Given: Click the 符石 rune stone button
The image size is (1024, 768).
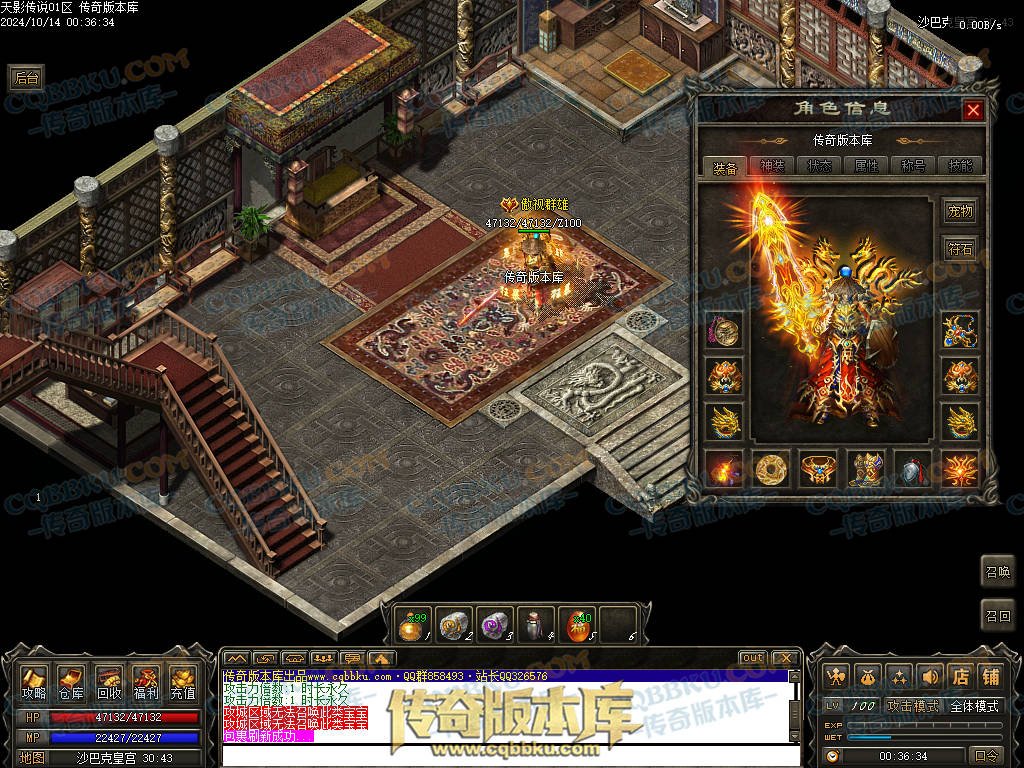Looking at the screenshot, I should tap(960, 249).
